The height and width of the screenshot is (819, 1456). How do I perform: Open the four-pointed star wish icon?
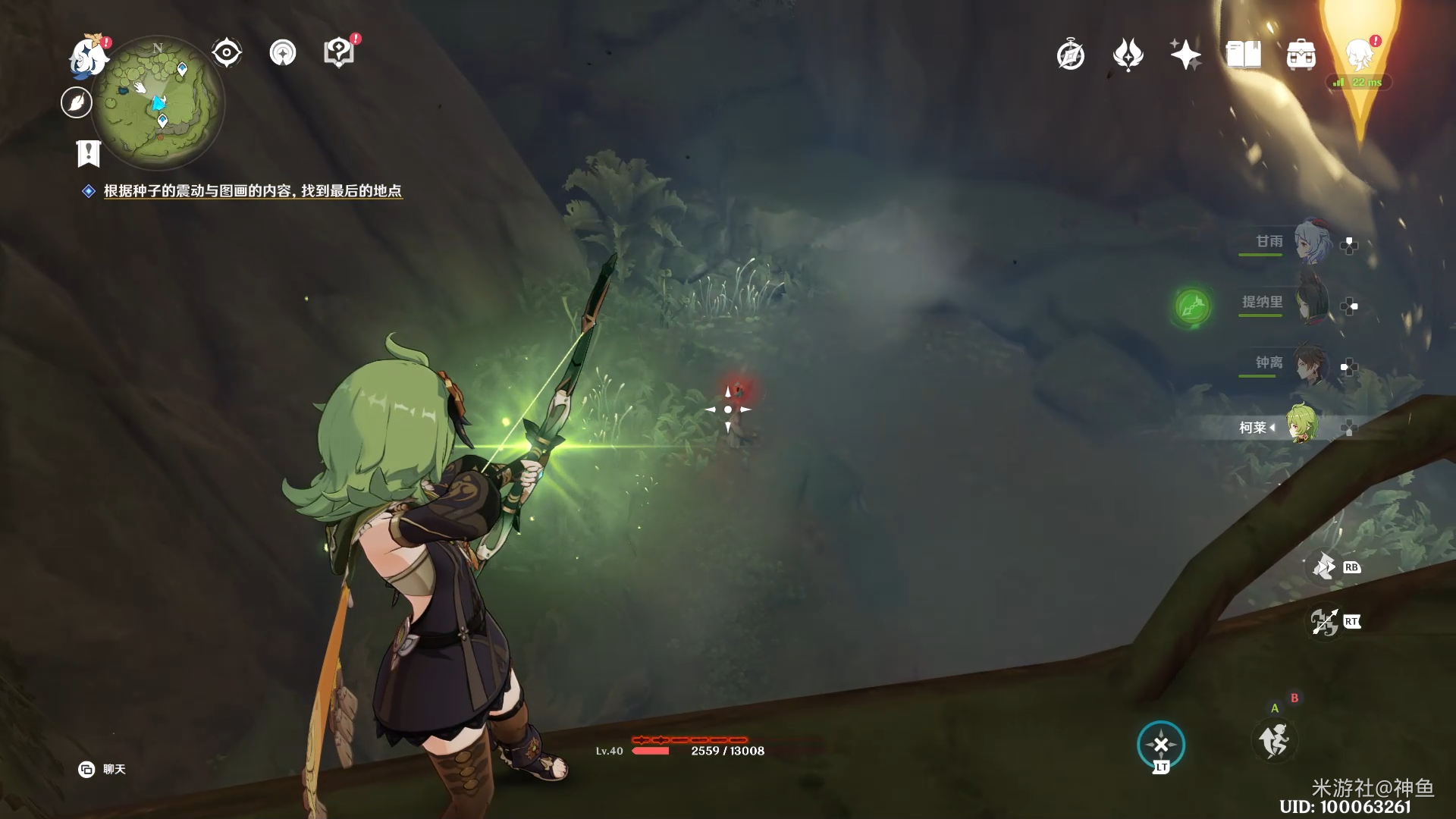coord(1185,55)
